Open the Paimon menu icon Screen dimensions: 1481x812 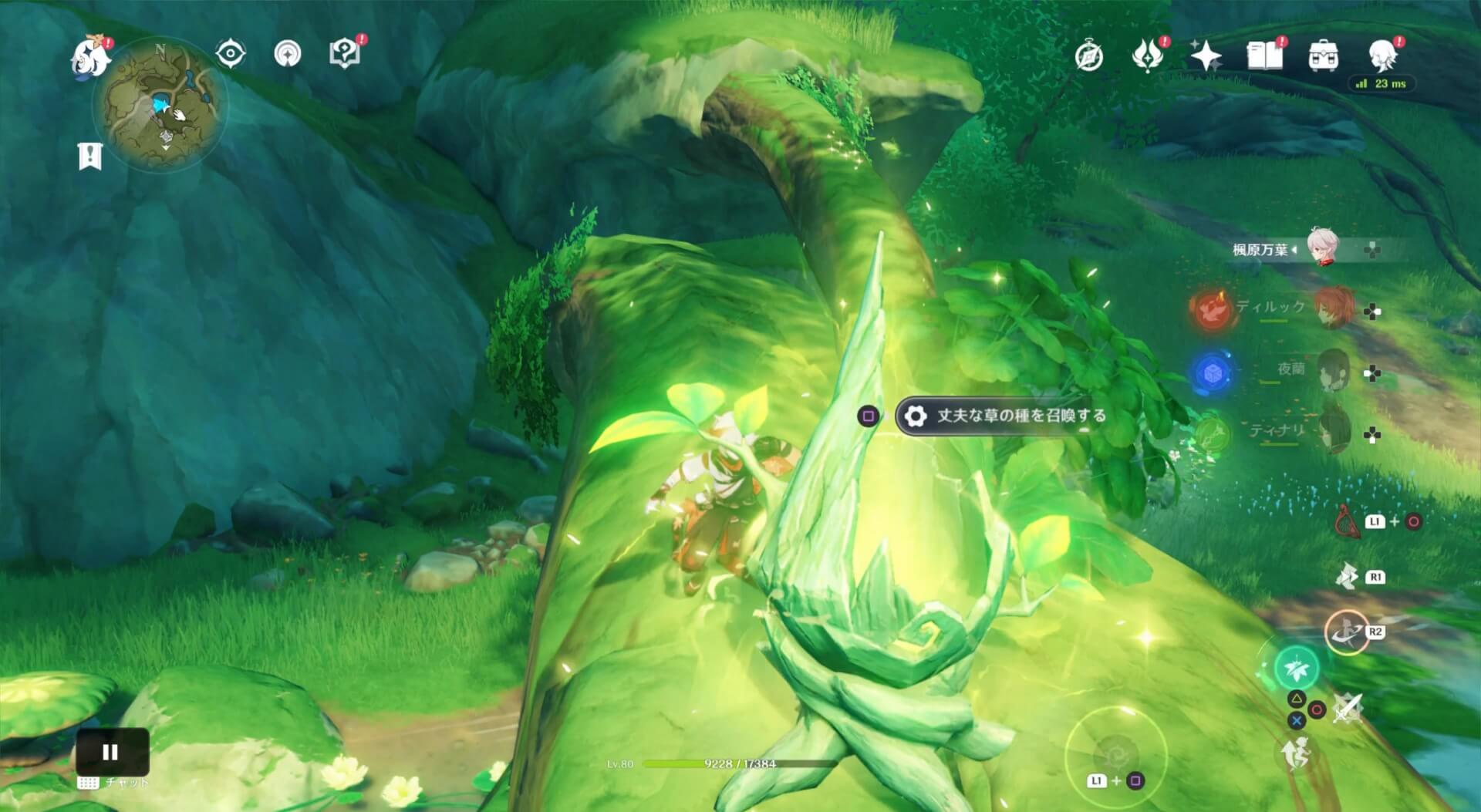point(90,56)
